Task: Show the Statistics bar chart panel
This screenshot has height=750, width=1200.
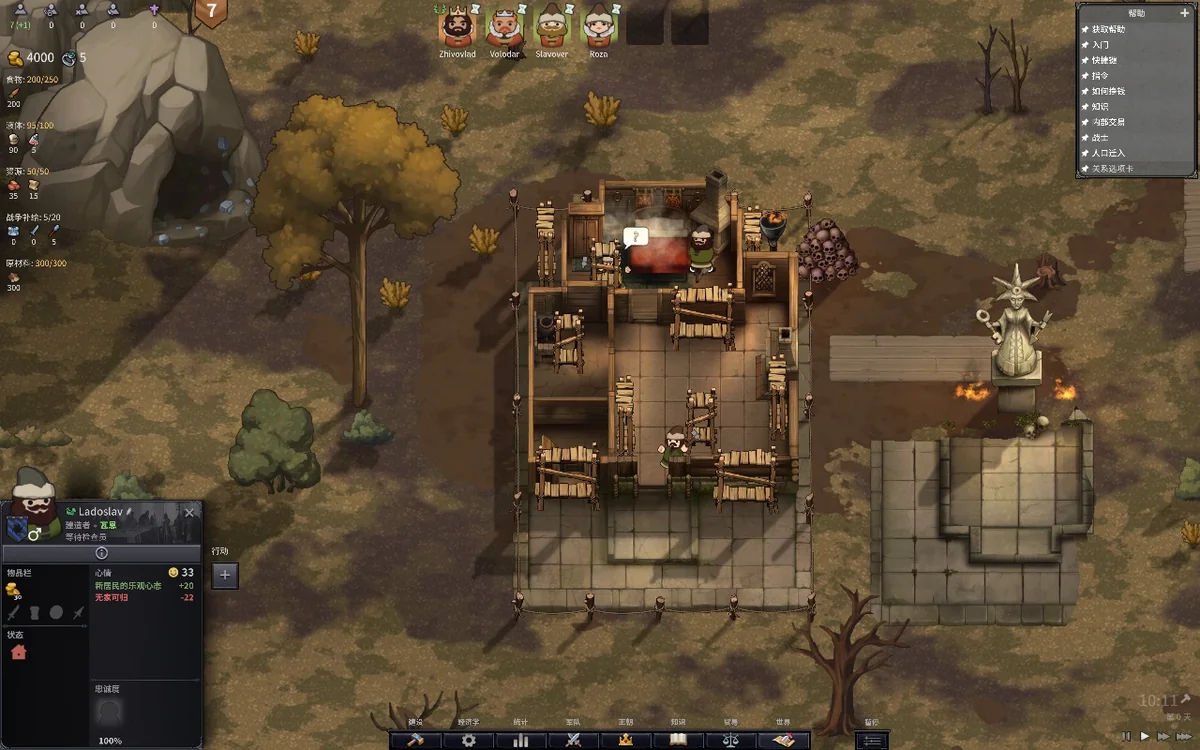Action: pyautogui.click(x=520, y=740)
